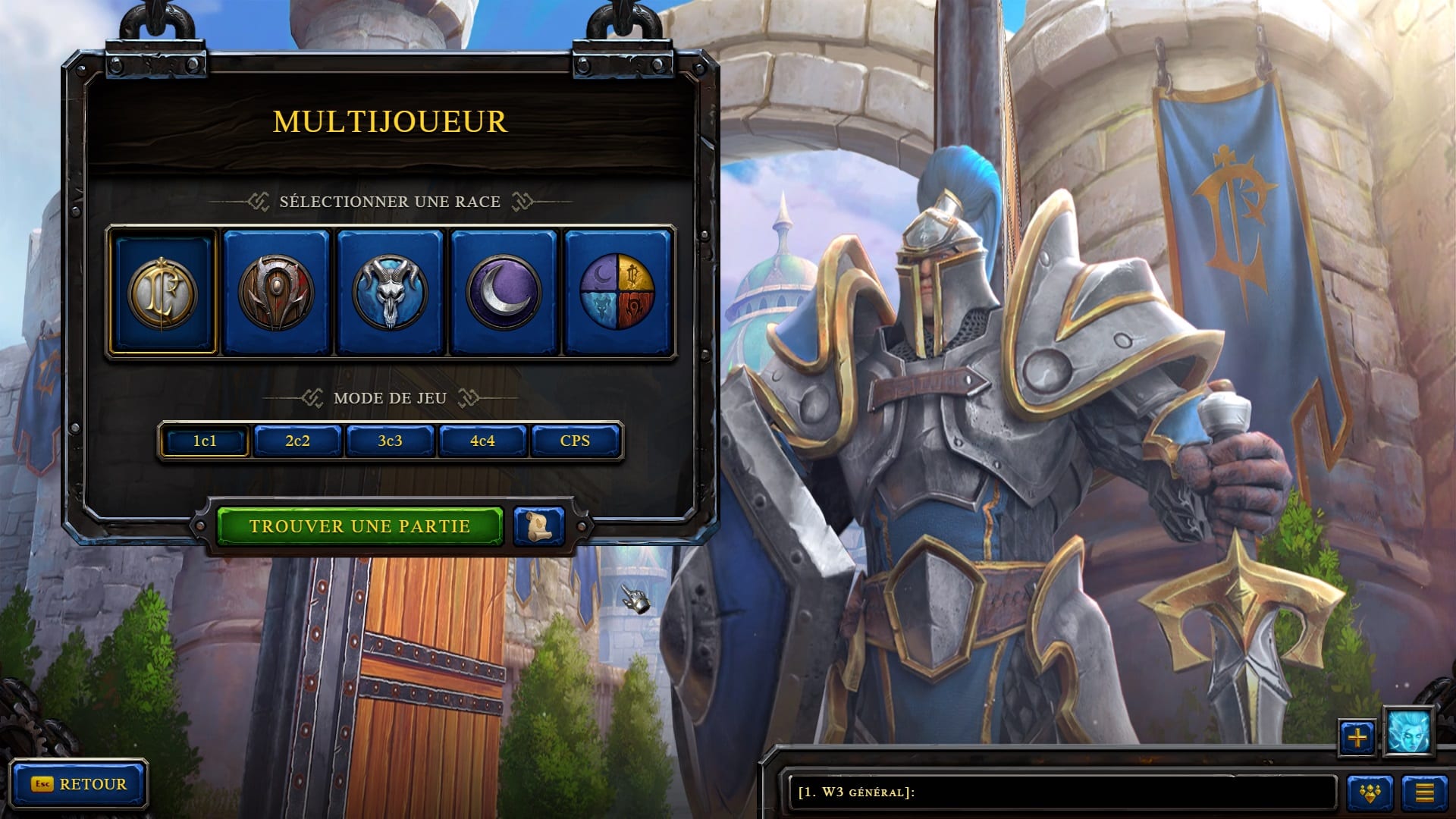Select the Night Elf crescent moon emblem
The image size is (1456, 819).
[504, 293]
